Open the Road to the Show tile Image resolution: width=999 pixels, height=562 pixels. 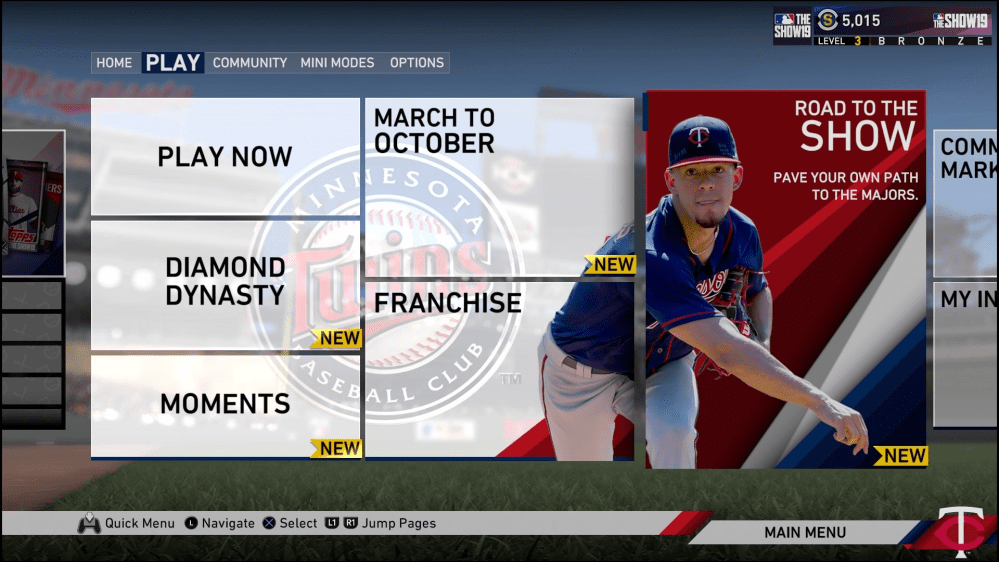(785, 279)
